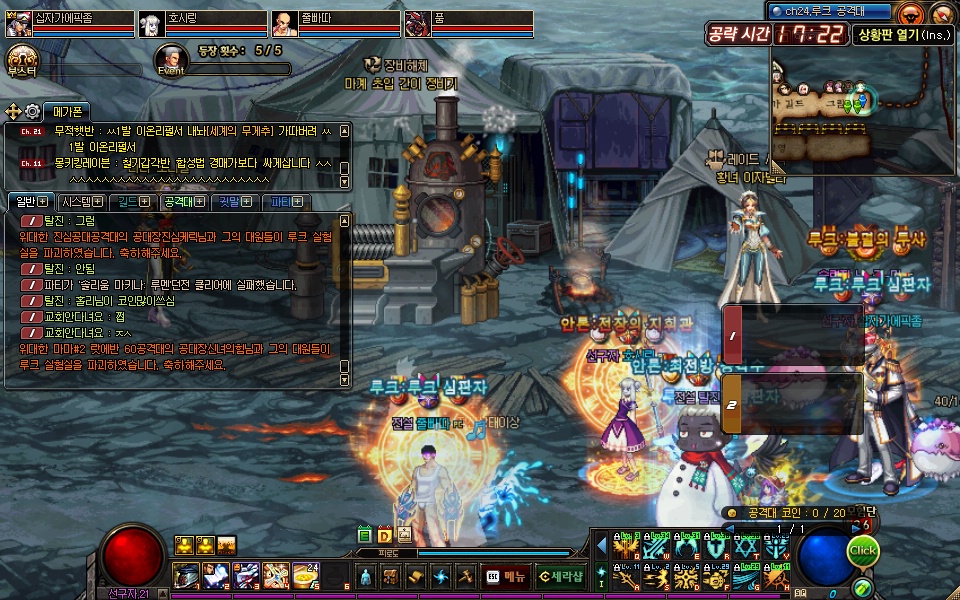Click the green Click orb button
960x600 pixels.
coord(862,551)
